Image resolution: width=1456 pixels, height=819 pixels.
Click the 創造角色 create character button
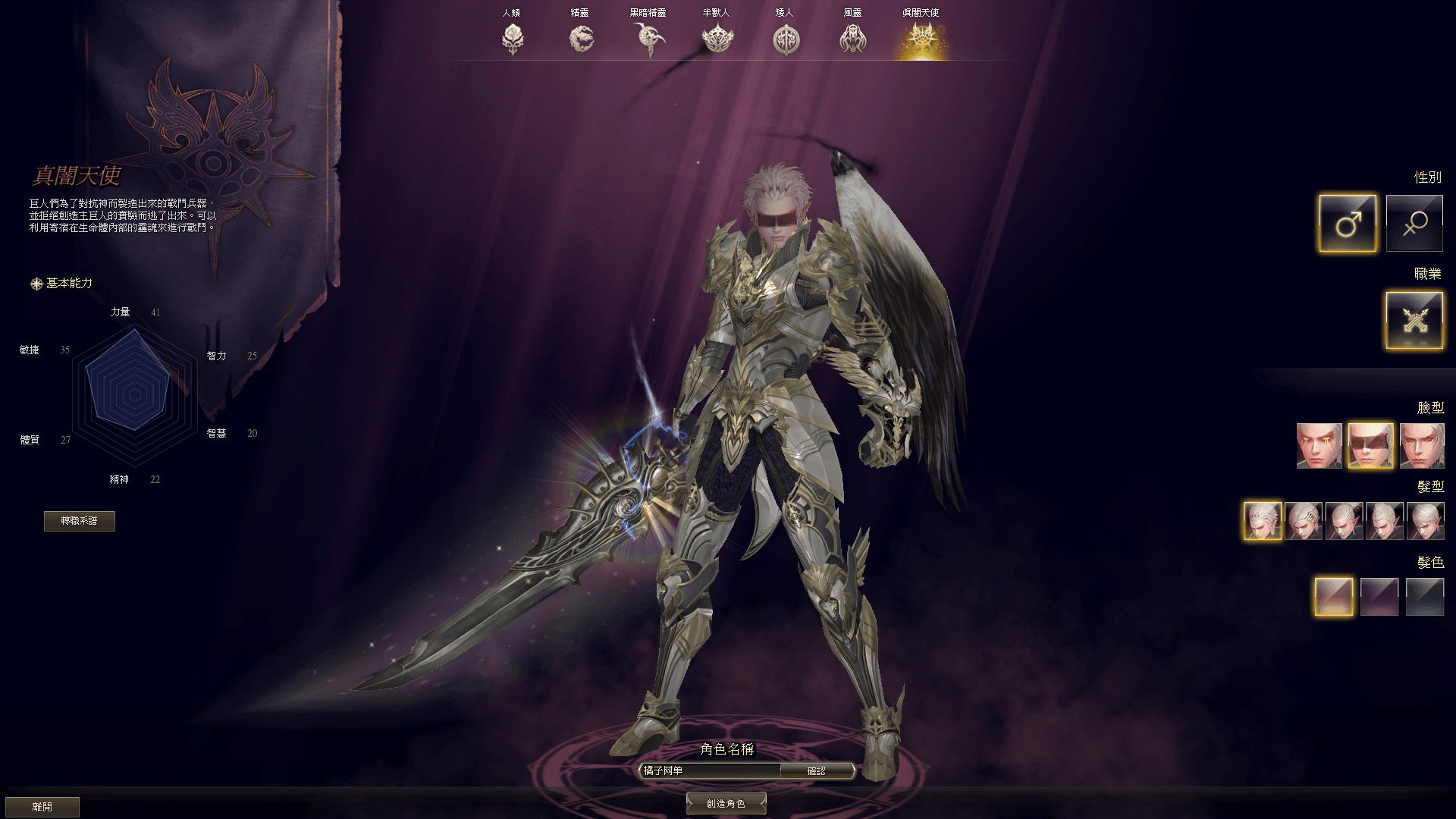point(726,803)
